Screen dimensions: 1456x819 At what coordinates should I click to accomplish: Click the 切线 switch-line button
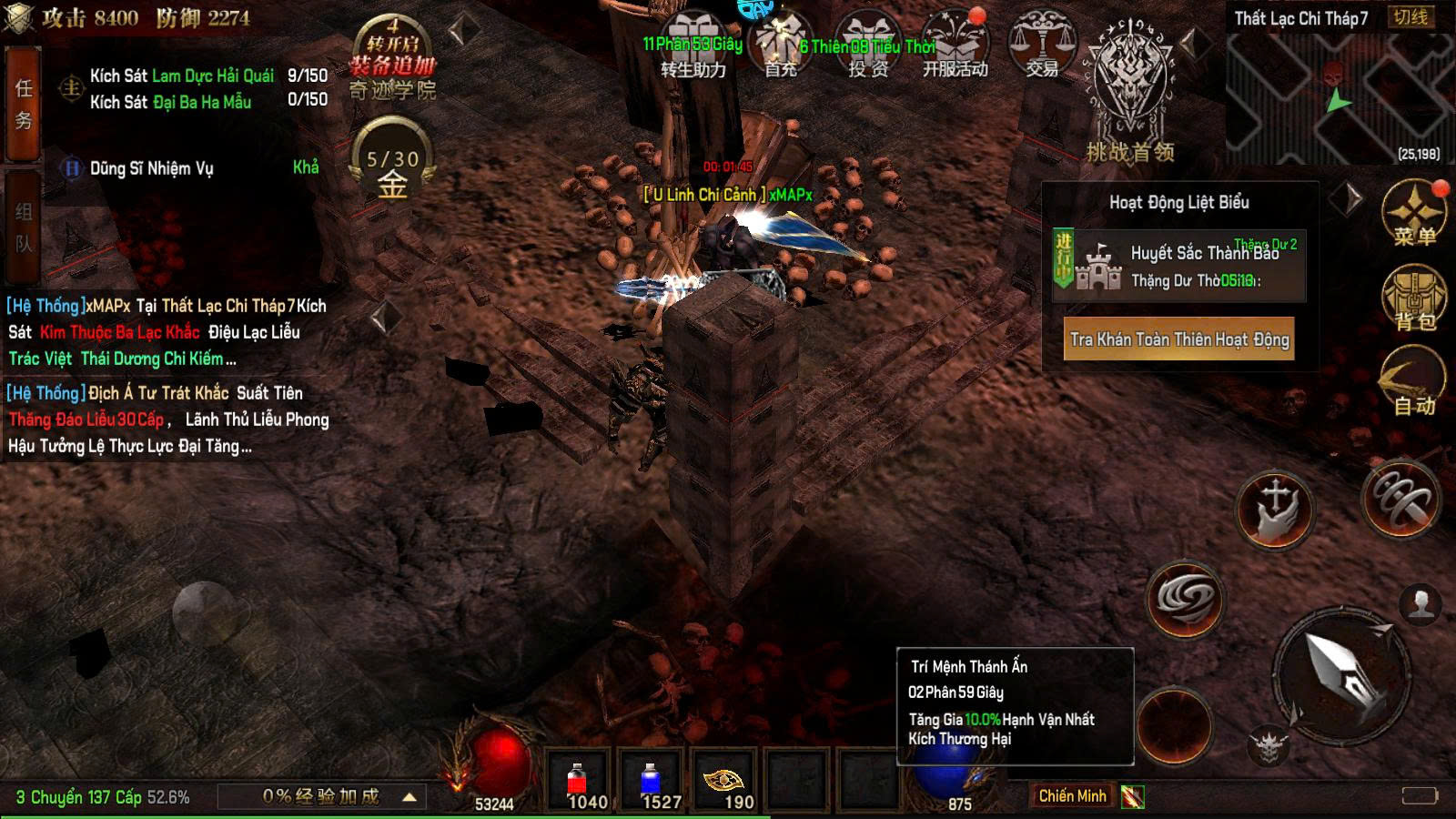click(1410, 17)
